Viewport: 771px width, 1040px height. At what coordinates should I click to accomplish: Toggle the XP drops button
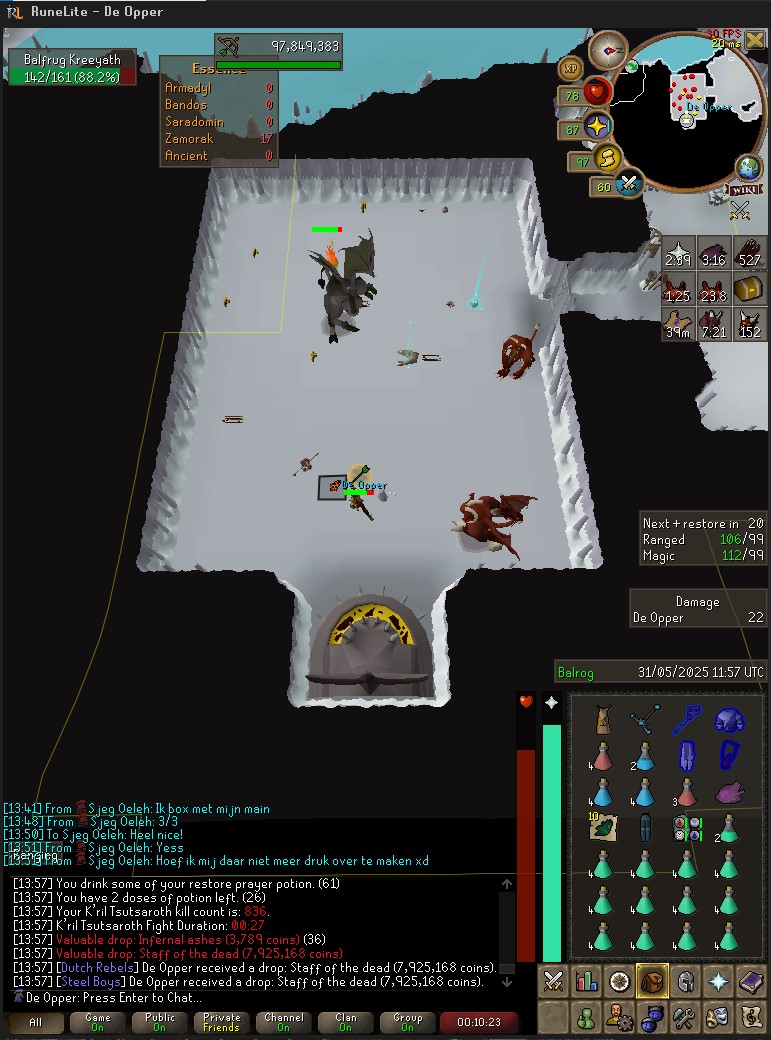click(572, 68)
